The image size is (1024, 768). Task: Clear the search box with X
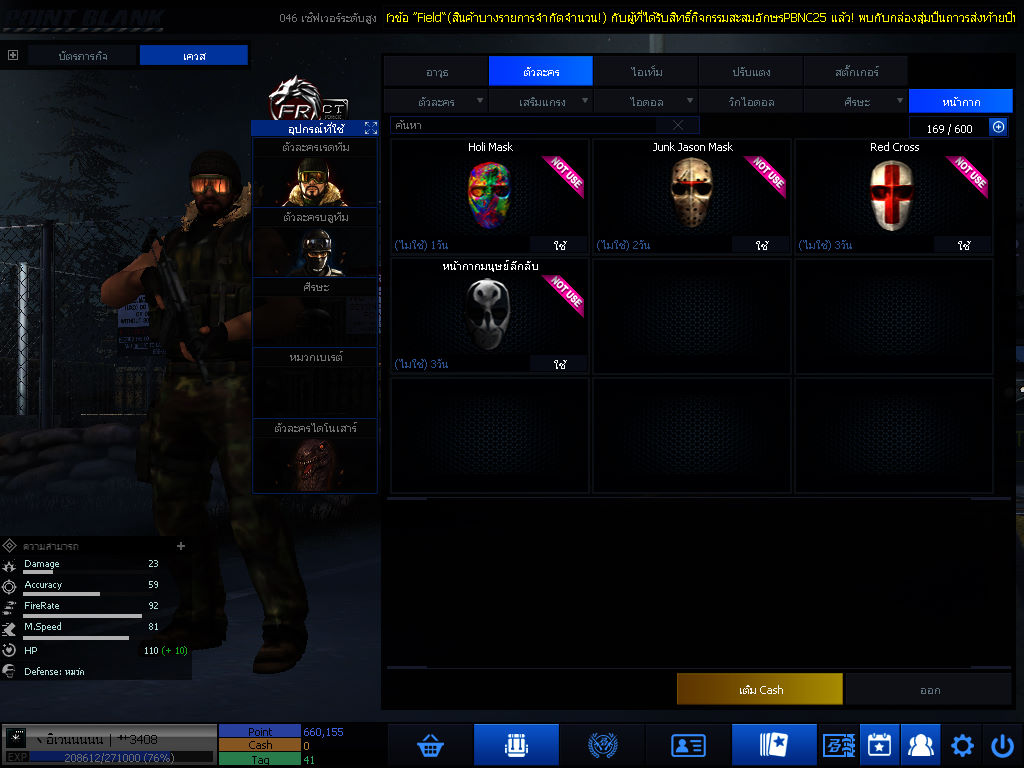pyautogui.click(x=678, y=126)
